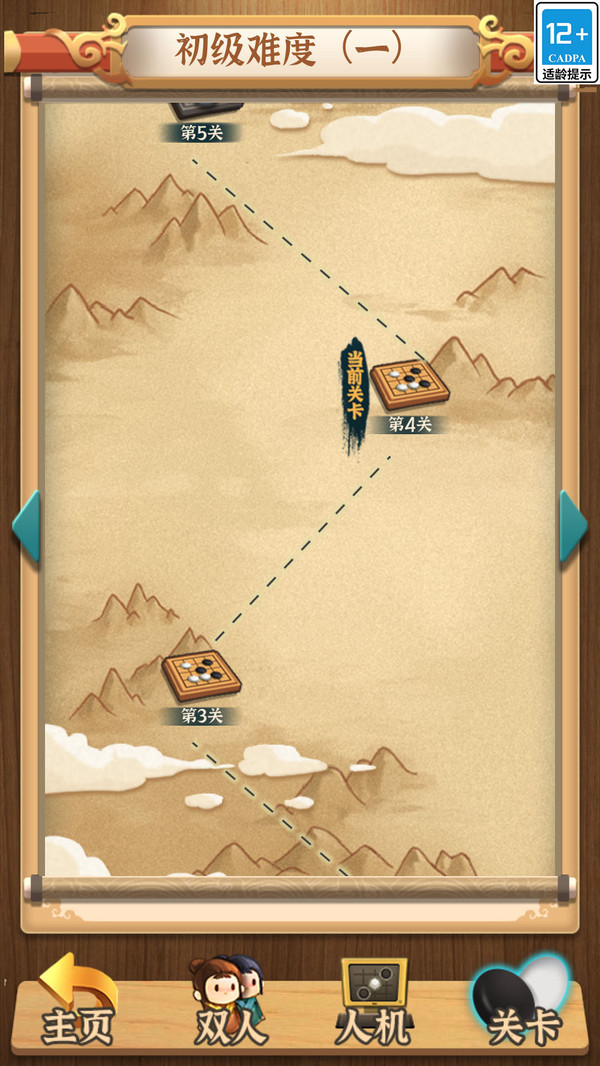
Task: Select the 第4关 level board
Action: pyautogui.click(x=409, y=384)
